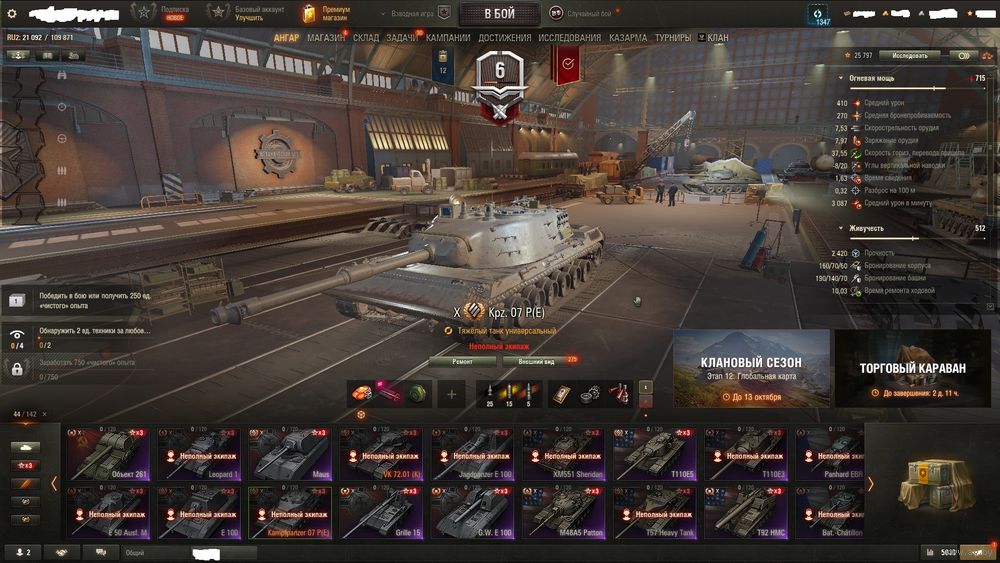Show the ДОСТИЖЕНИЯ tab
Image resolution: width=1000 pixels, height=563 pixels.
point(505,38)
